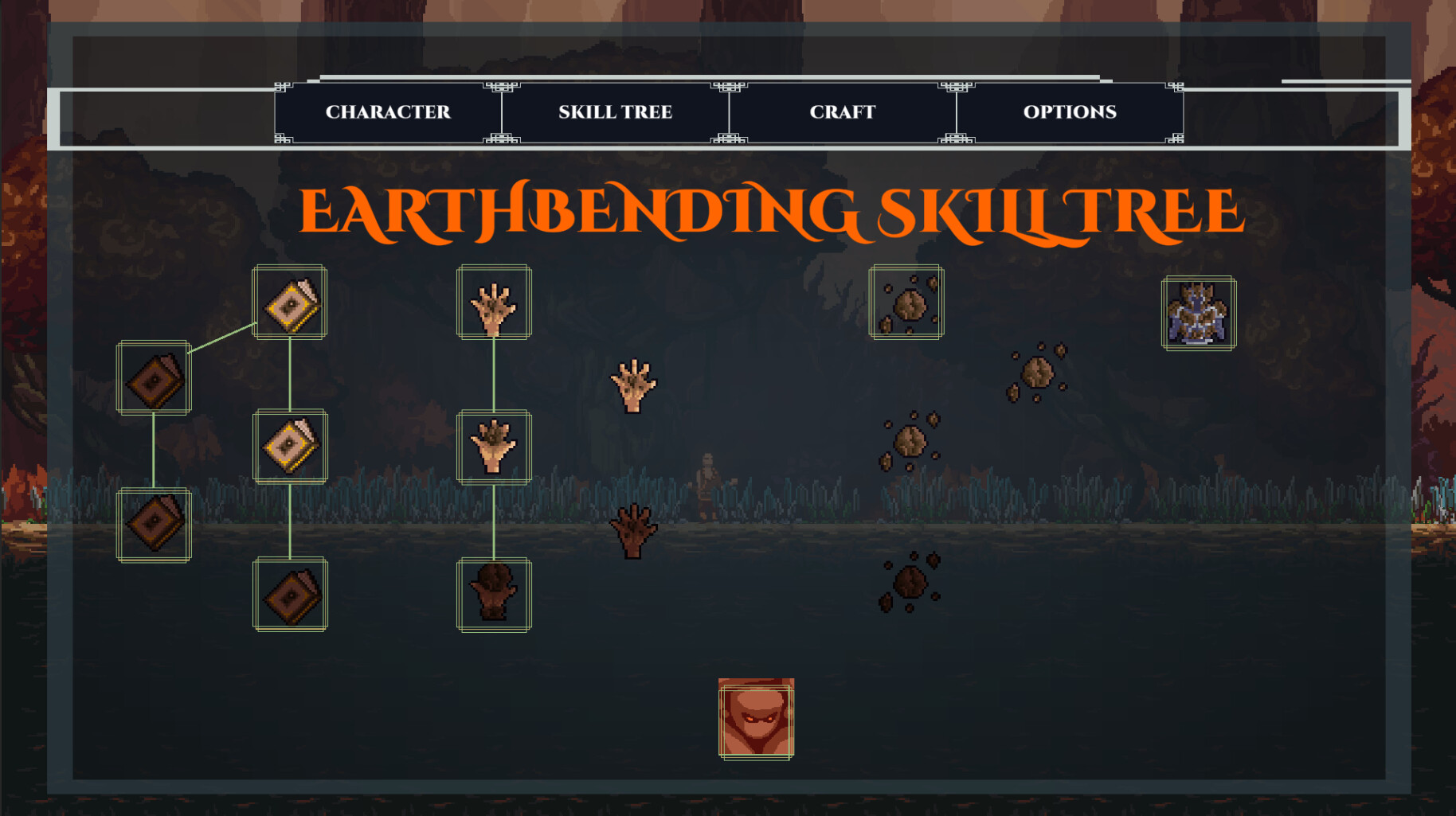The width and height of the screenshot is (1456, 816).
Task: Open the Options menu
Action: point(1070,112)
